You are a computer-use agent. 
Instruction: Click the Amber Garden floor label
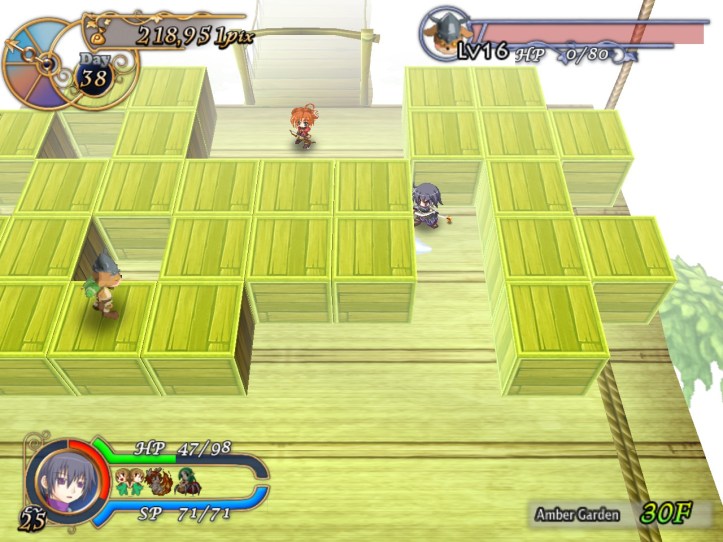[x=577, y=515]
